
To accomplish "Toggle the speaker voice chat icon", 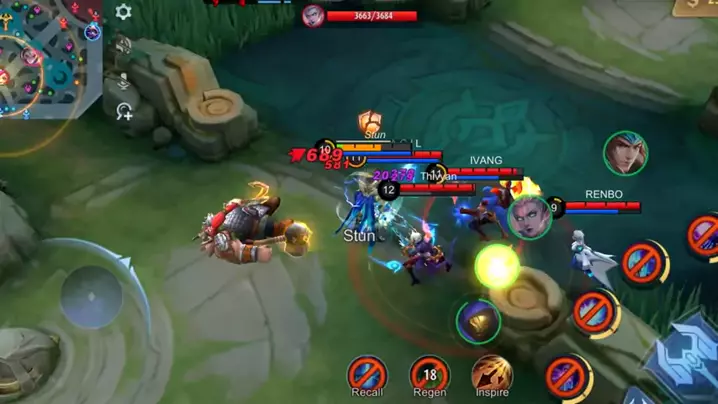I will click(x=123, y=45).
